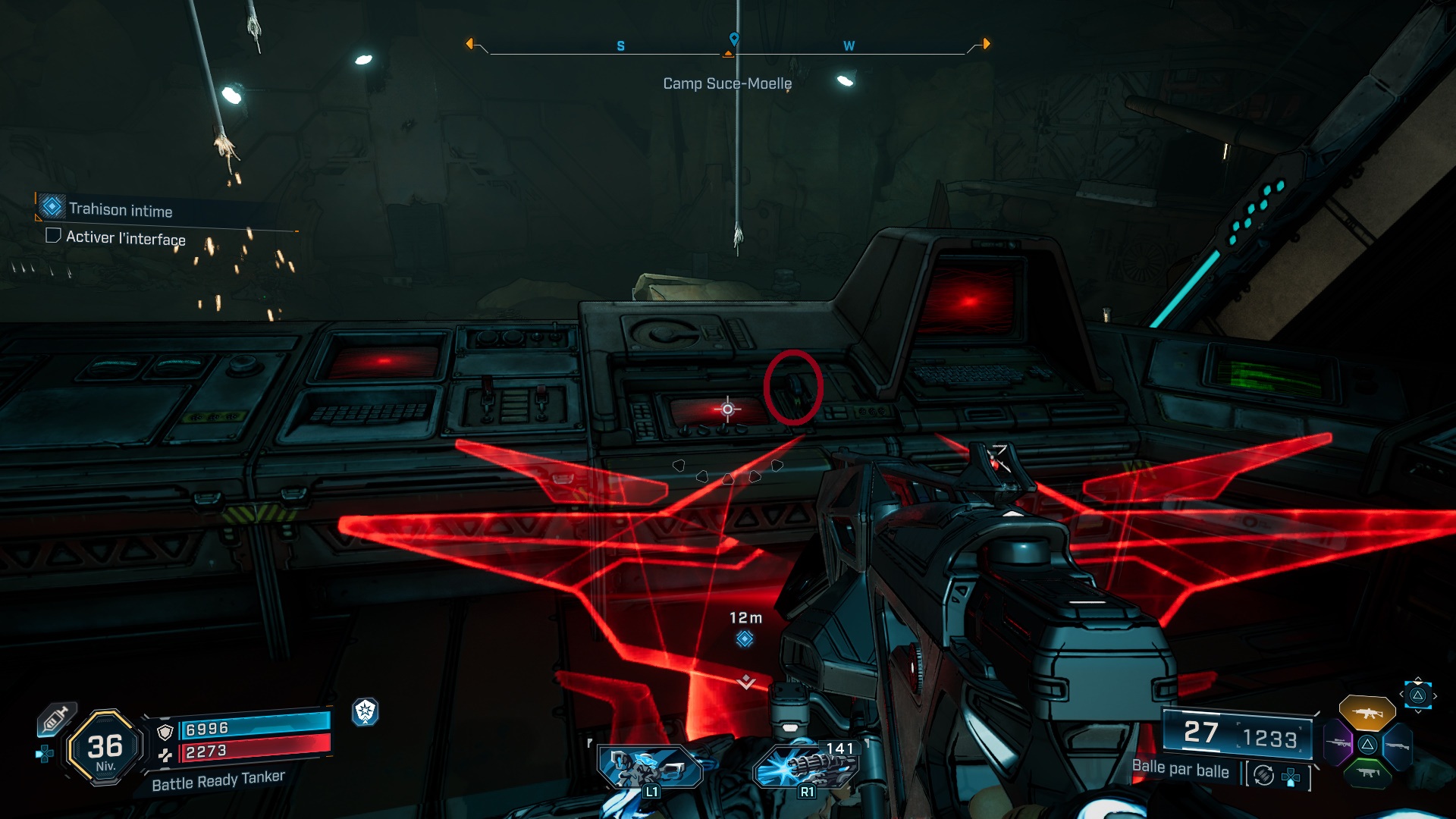Select the orange left compass arrow
The height and width of the screenshot is (819, 1456).
click(x=470, y=44)
